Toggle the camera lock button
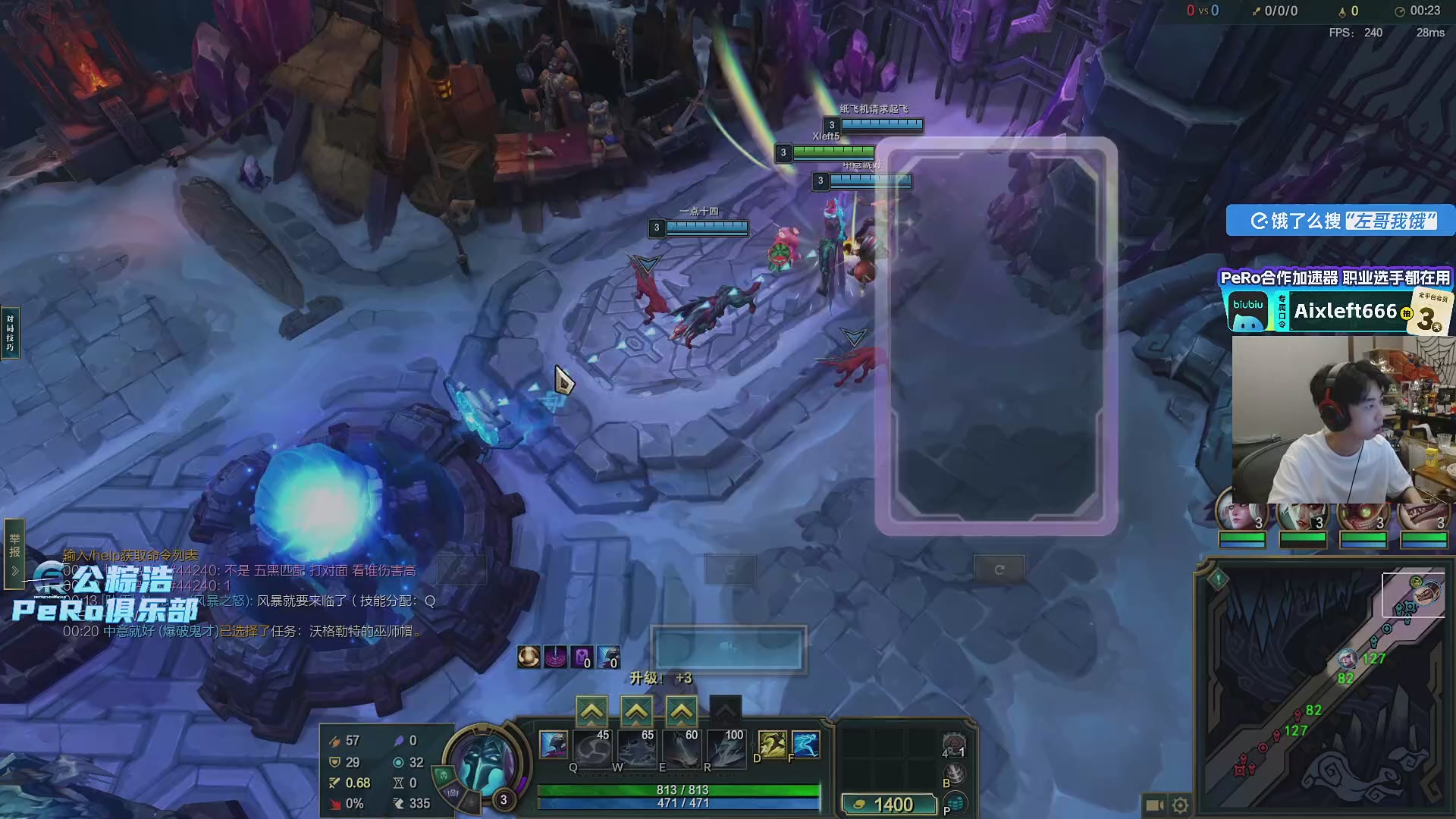 pyautogui.click(x=1154, y=805)
